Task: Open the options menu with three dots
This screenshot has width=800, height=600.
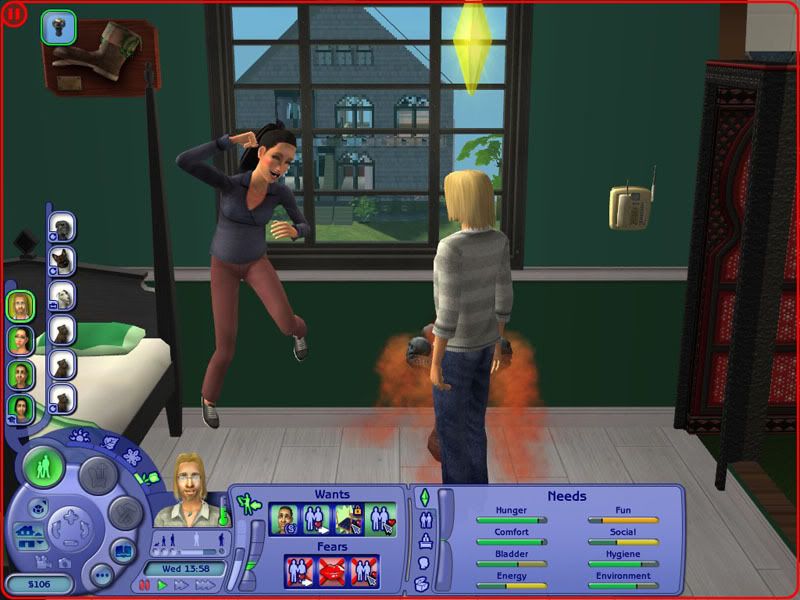Action: tap(100, 575)
